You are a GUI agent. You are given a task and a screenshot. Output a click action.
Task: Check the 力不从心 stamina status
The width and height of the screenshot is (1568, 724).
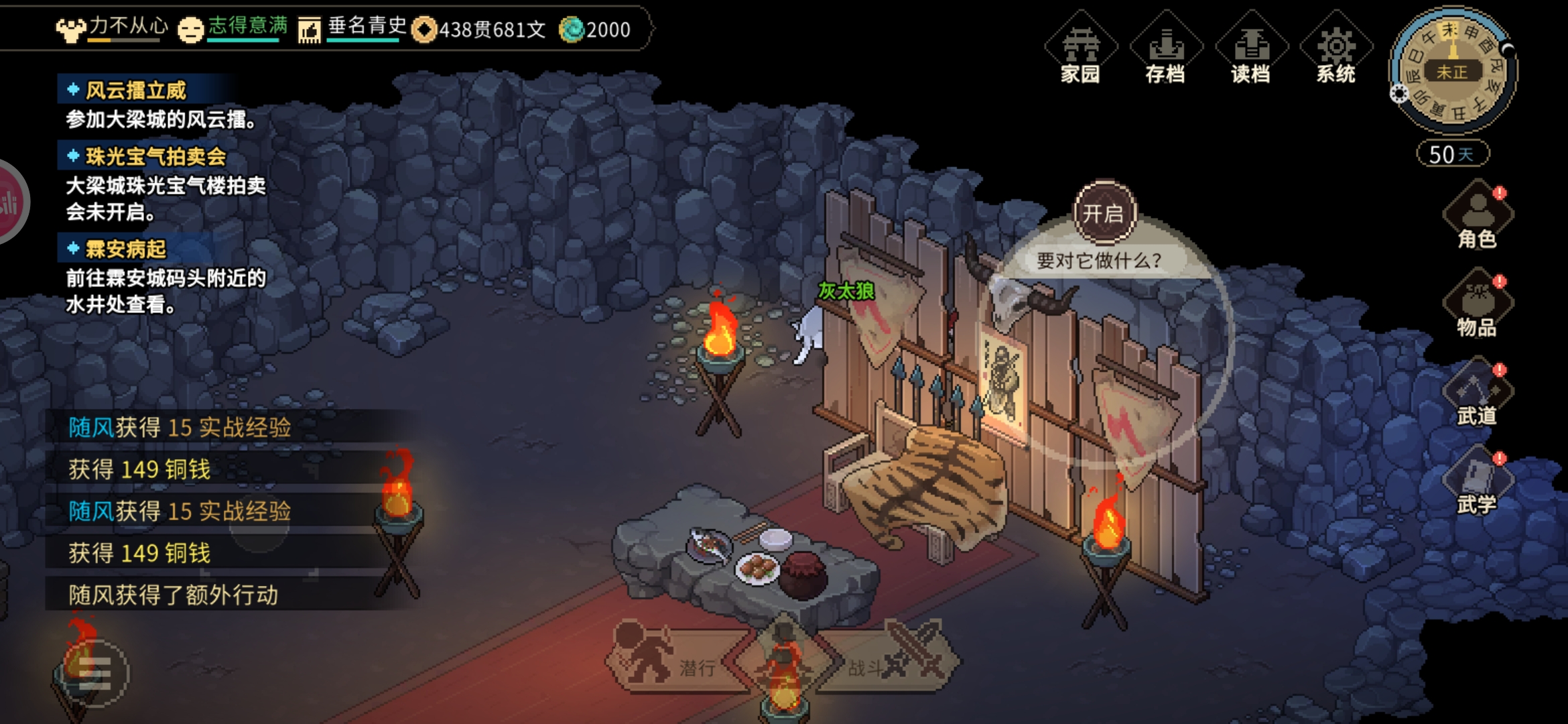(114, 28)
